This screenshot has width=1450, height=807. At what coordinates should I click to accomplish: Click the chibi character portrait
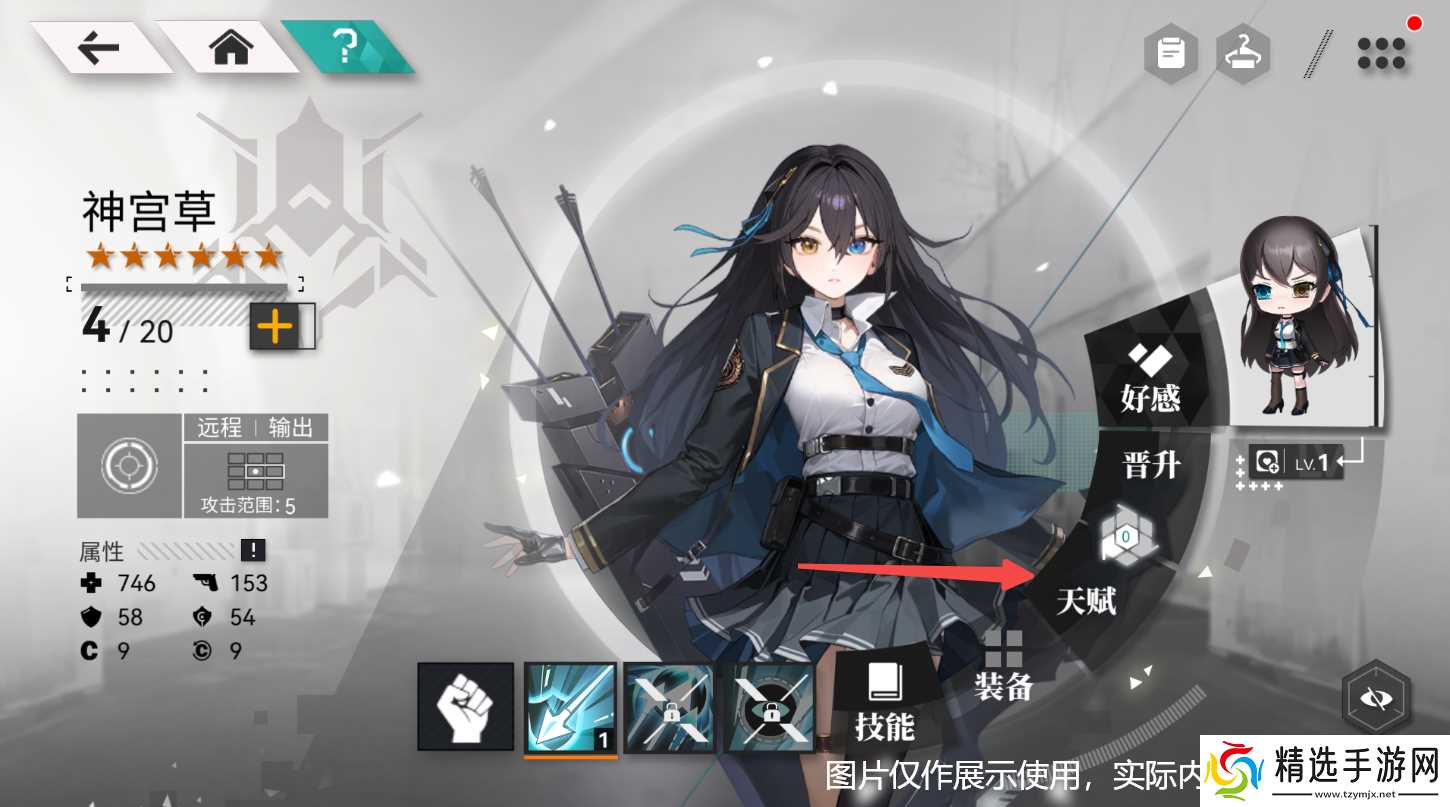coord(1297,325)
